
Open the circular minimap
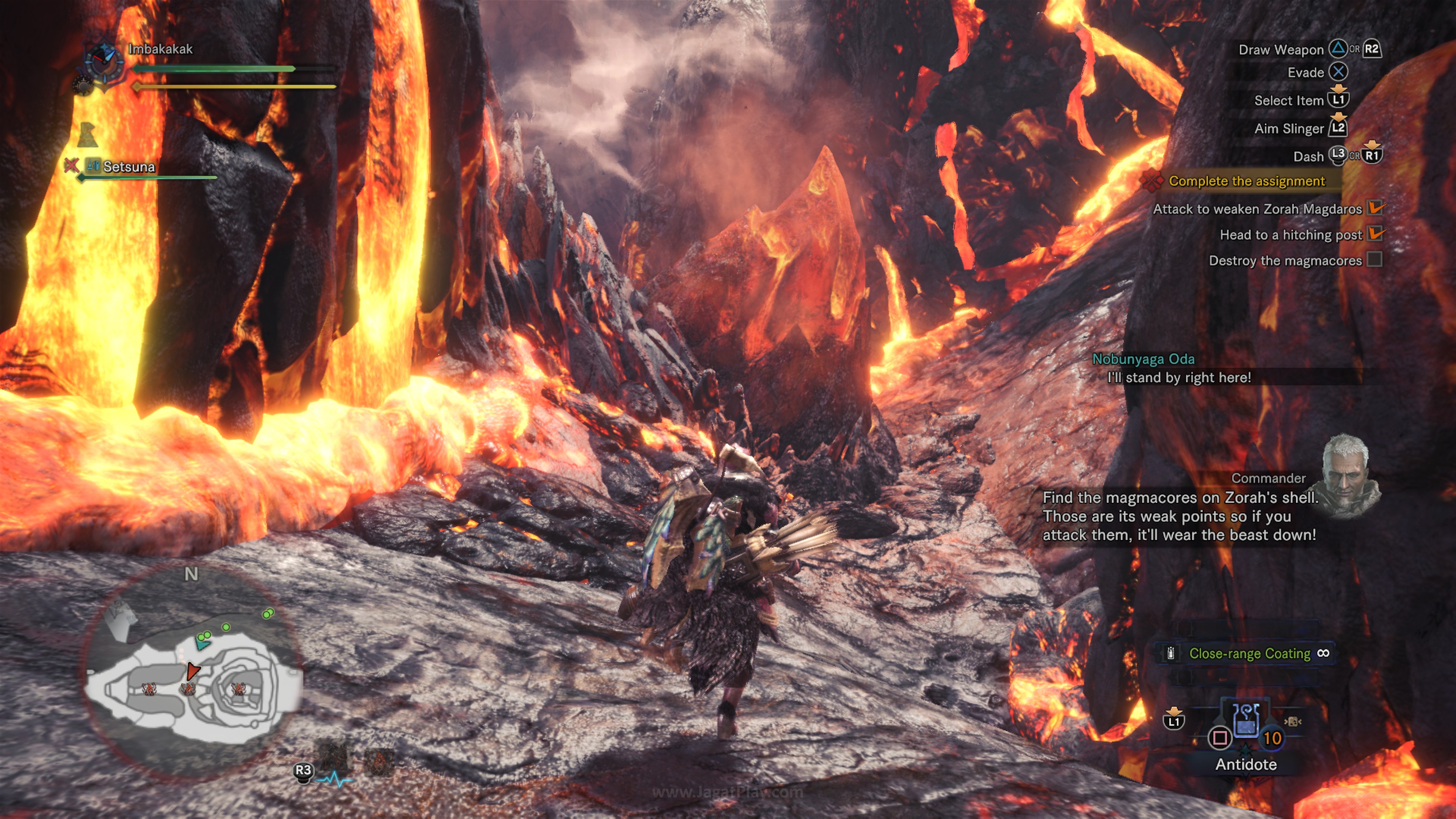[192, 673]
